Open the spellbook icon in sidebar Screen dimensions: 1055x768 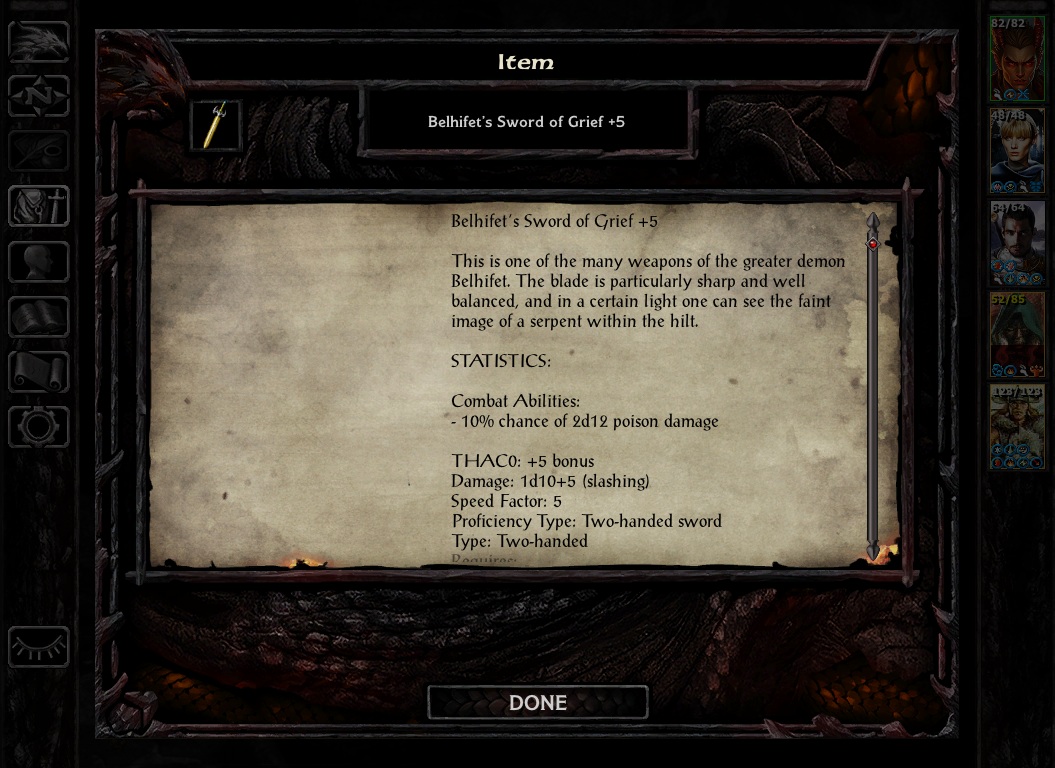point(39,317)
